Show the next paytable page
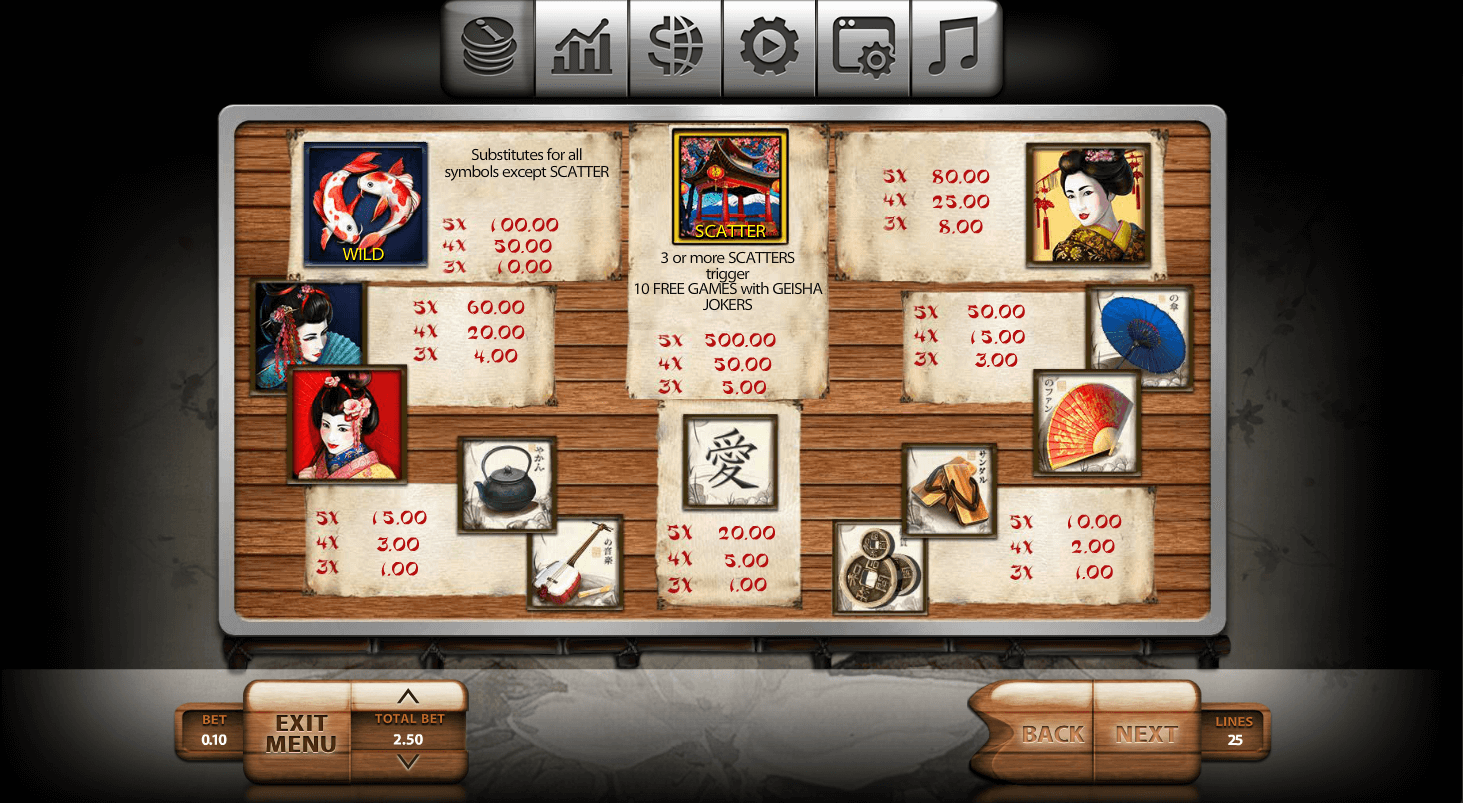1463x803 pixels. click(x=1146, y=734)
